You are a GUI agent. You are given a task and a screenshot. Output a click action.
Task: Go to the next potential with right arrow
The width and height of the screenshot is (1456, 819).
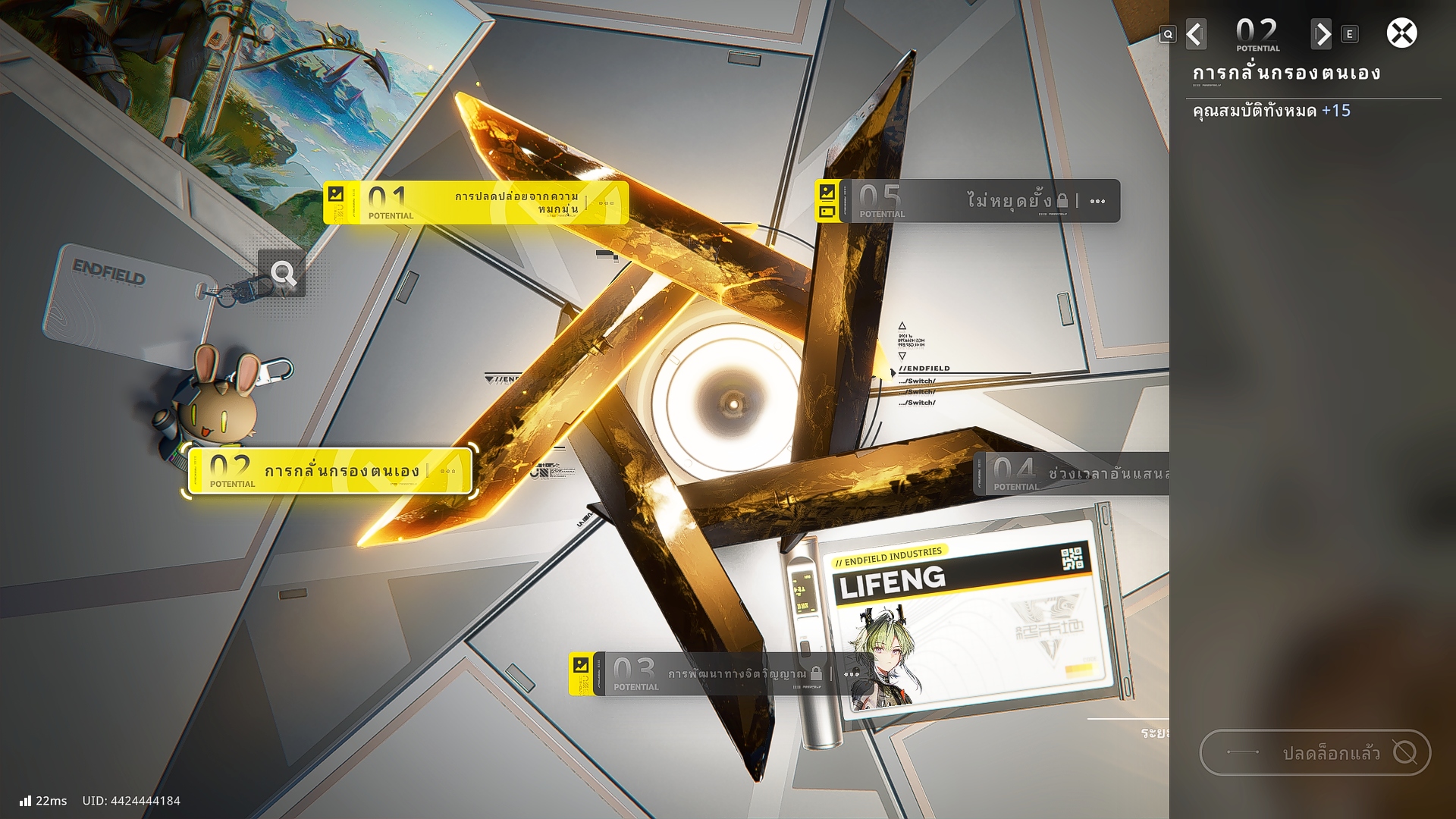(x=1321, y=34)
